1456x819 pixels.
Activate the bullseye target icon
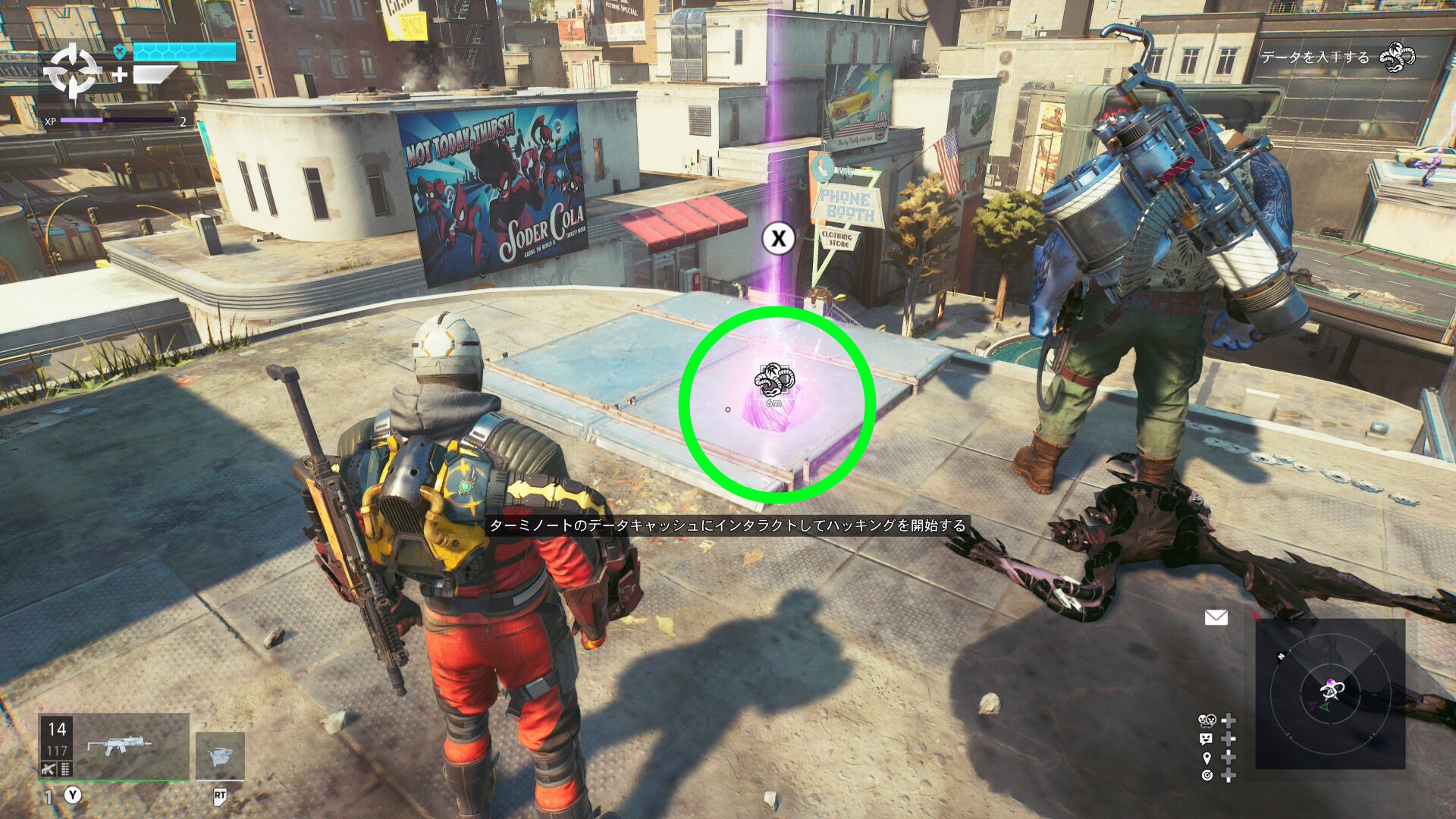1207,775
